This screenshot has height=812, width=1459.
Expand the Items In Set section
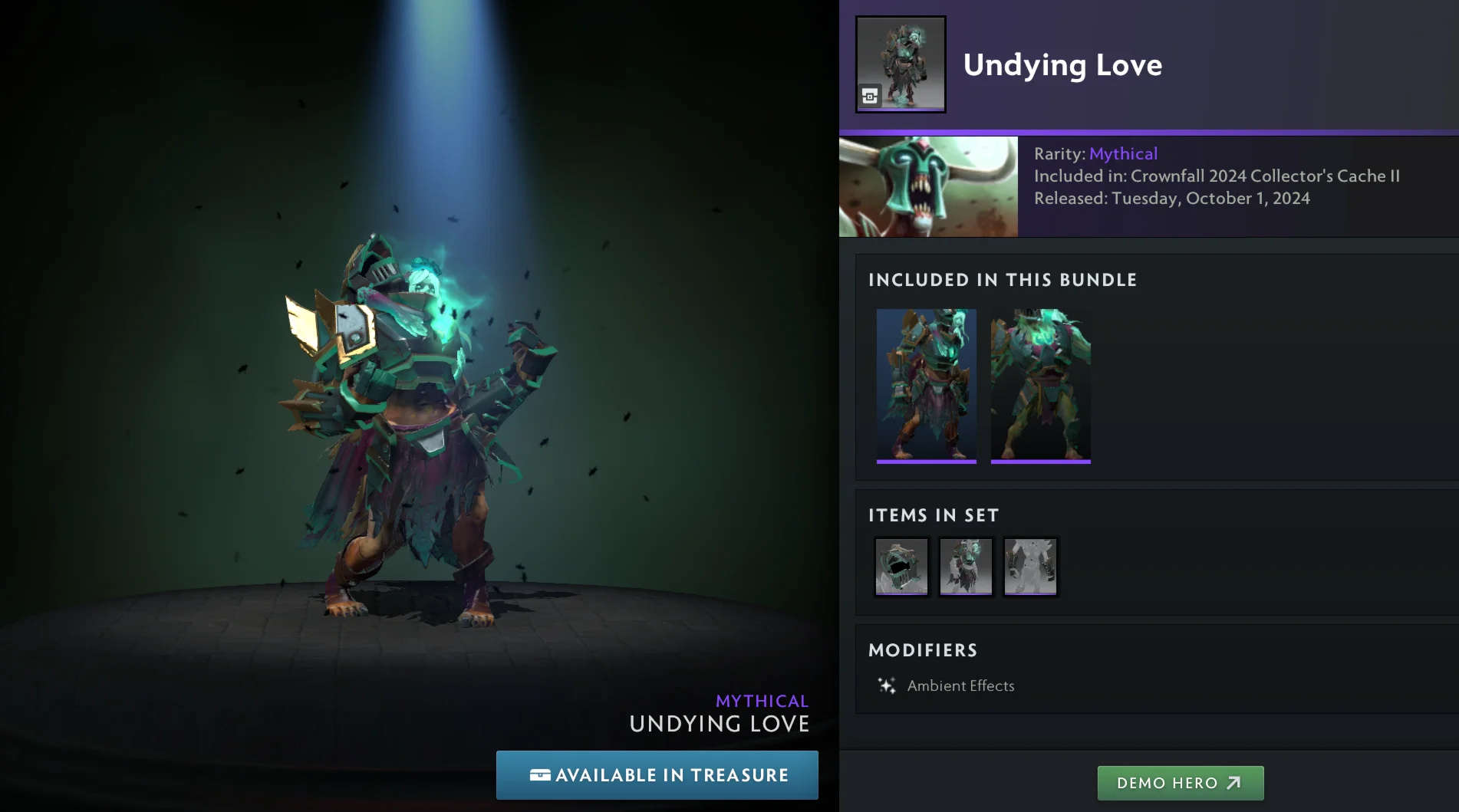tap(932, 515)
